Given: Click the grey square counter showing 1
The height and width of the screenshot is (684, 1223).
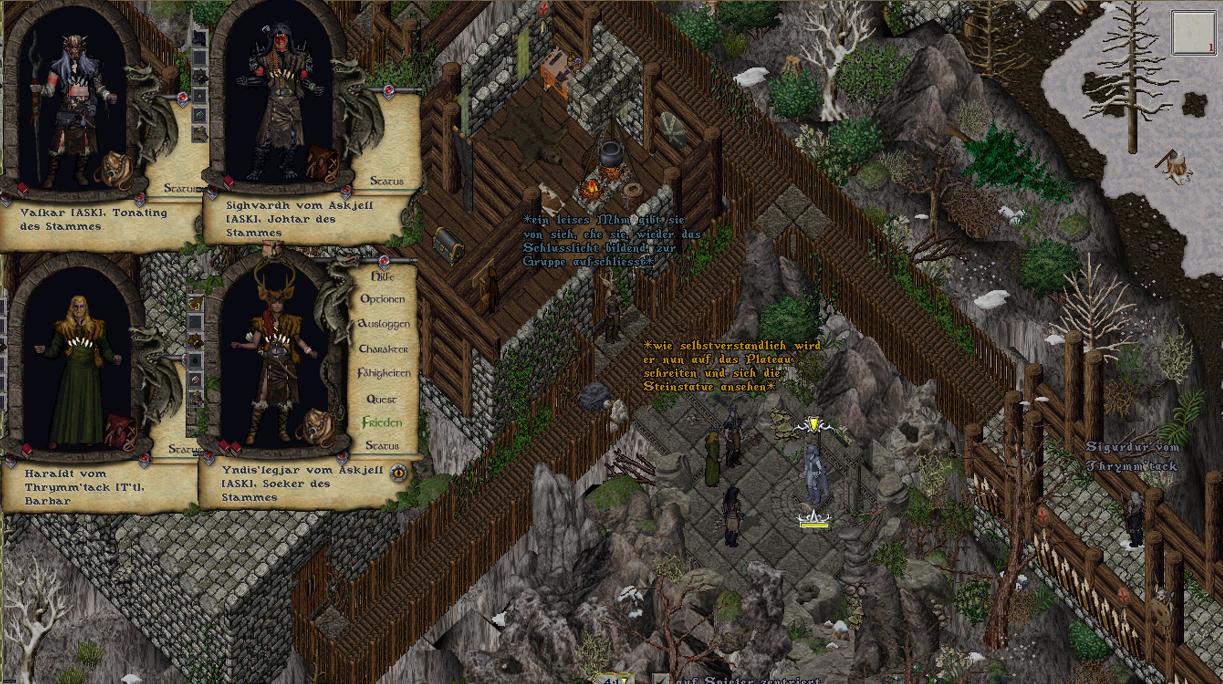Looking at the screenshot, I should (x=1193, y=31).
